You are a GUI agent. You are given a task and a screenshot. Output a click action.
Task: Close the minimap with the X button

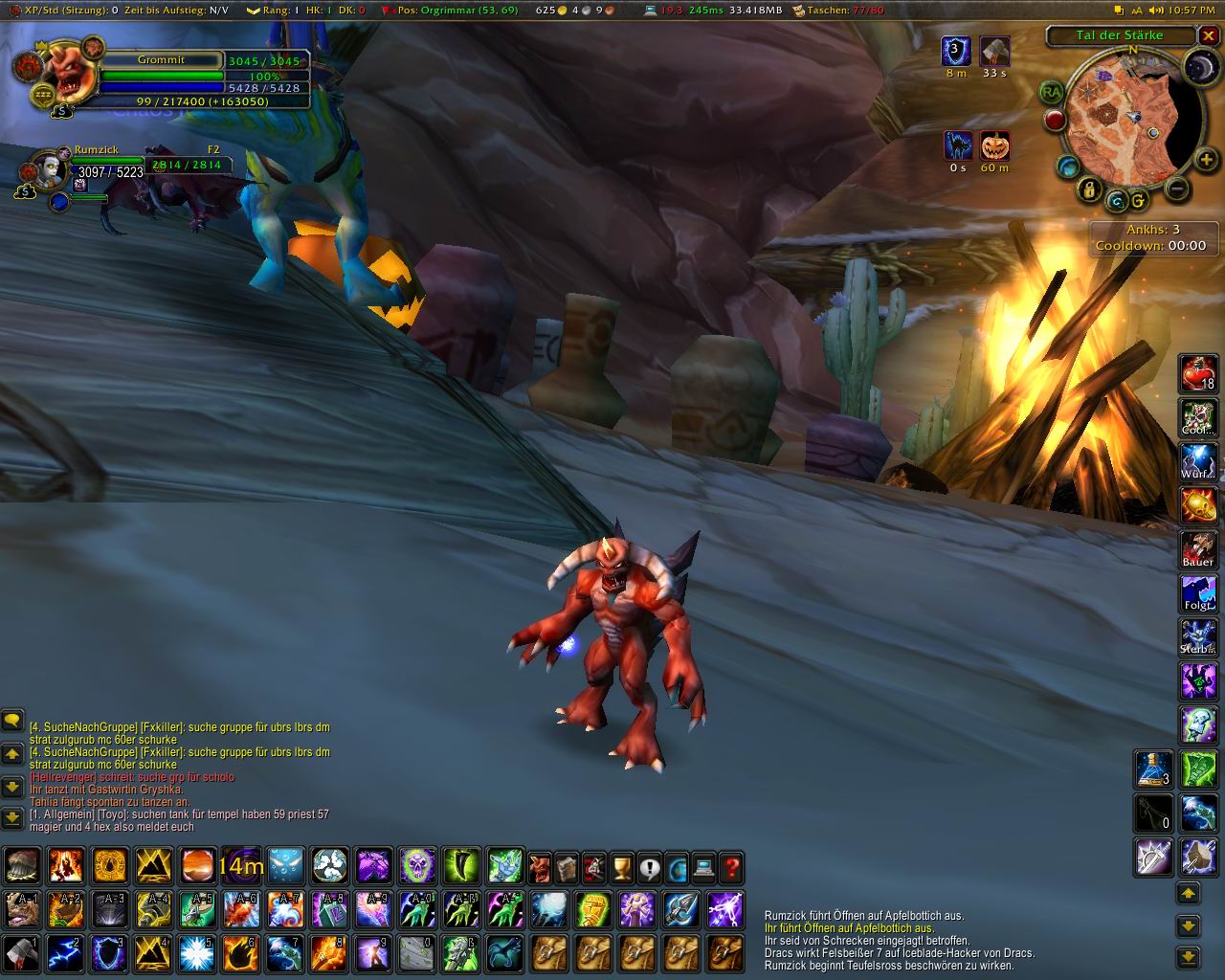tap(1209, 35)
